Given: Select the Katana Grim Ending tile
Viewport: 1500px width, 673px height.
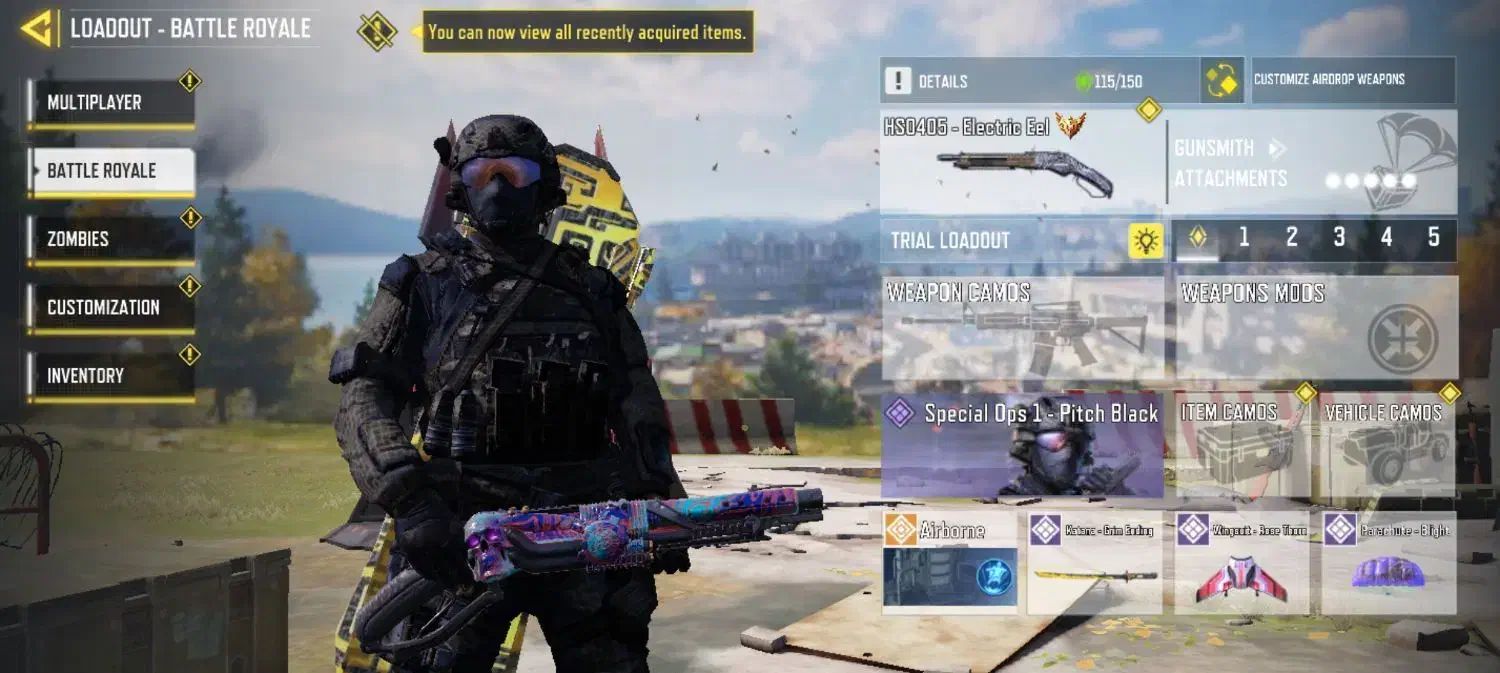Looking at the screenshot, I should pyautogui.click(x=1094, y=562).
